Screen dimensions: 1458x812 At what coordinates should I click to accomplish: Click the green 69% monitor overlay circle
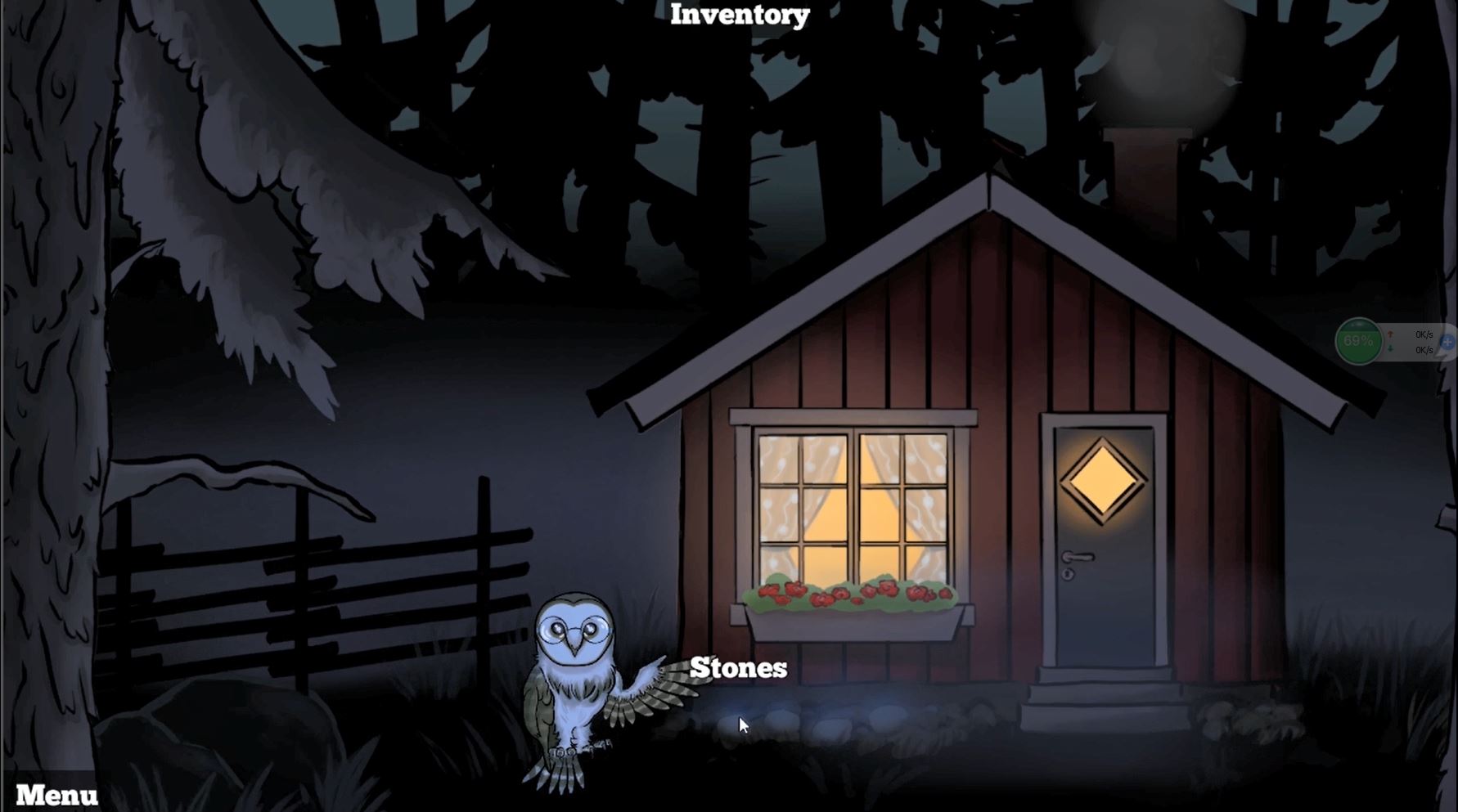(x=1358, y=341)
